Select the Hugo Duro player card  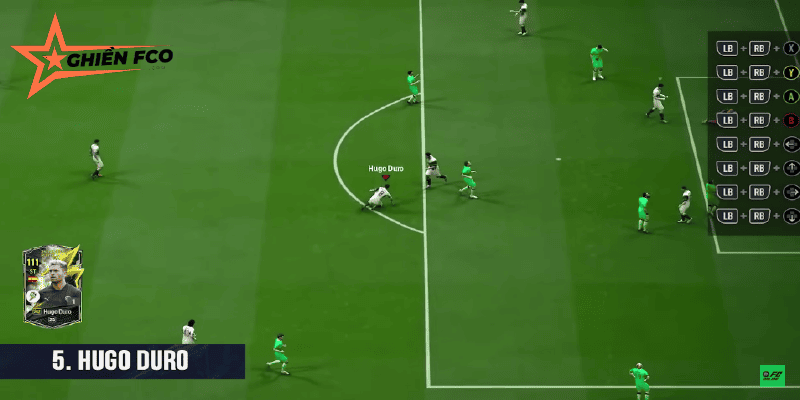pos(57,287)
